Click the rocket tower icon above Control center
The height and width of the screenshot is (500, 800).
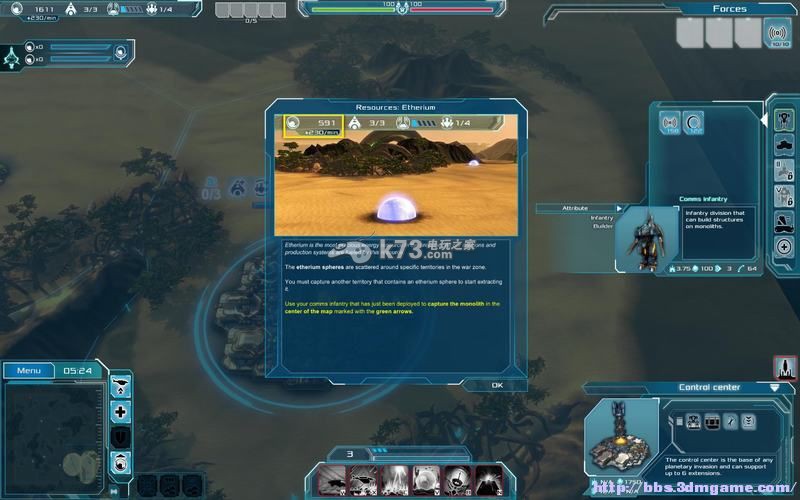783,367
